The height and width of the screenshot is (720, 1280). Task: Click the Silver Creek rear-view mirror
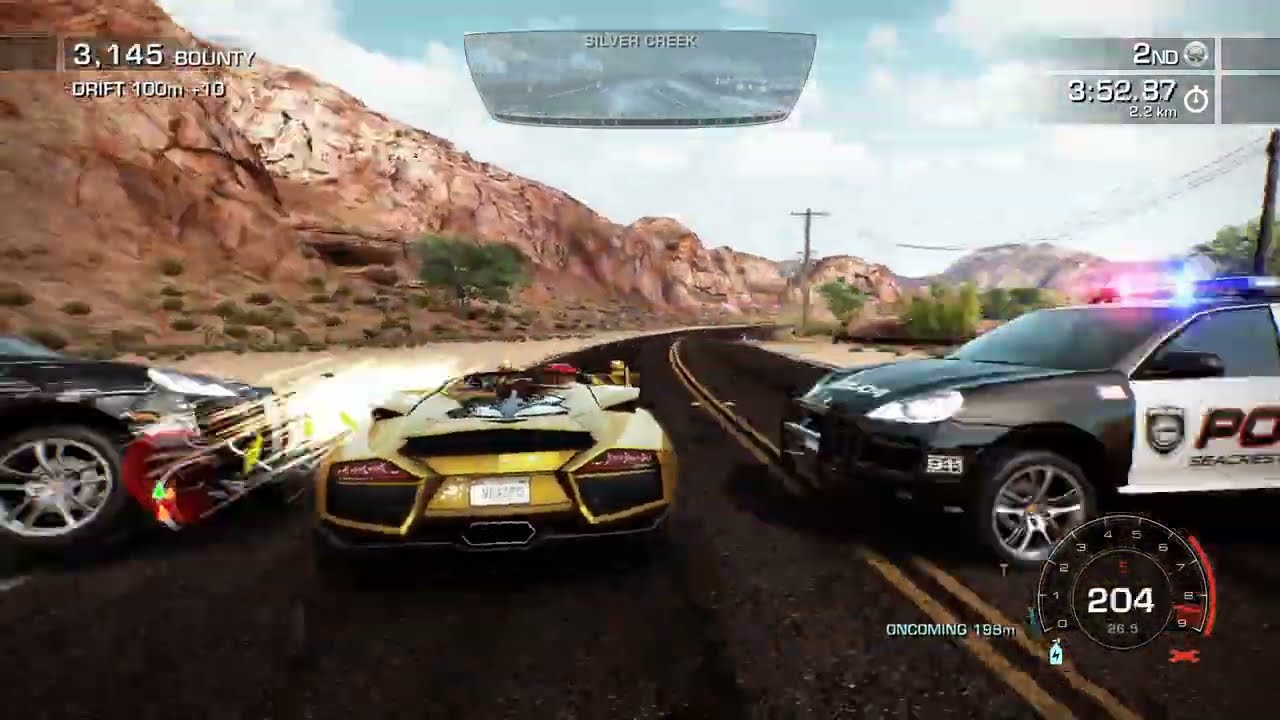point(640,78)
